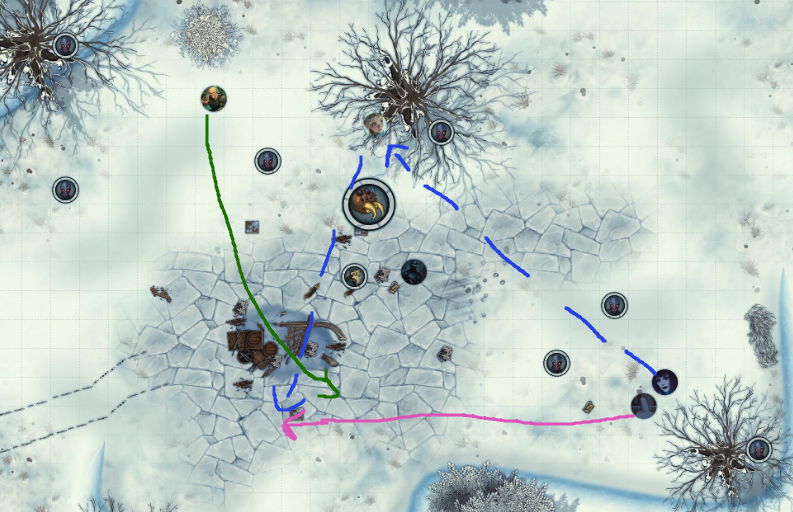Select the dark blue hooded figure token
The image size is (793, 512).
(414, 271)
